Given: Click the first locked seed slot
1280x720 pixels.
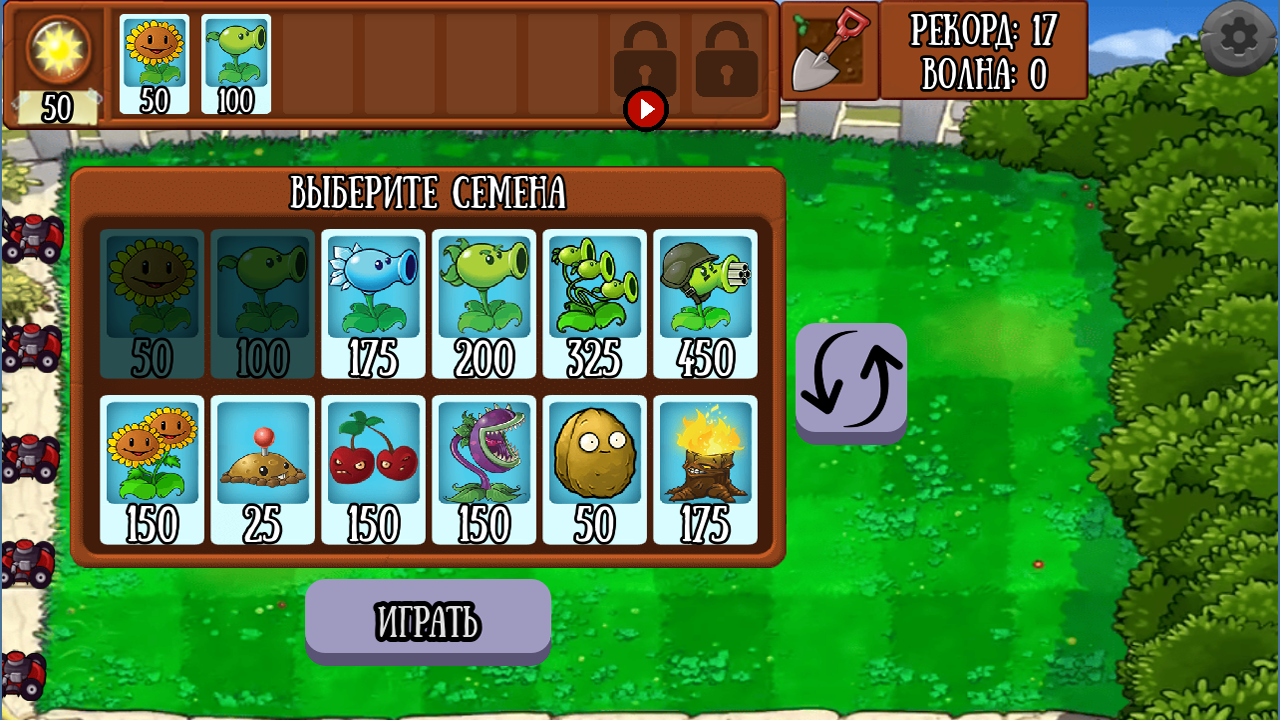Looking at the screenshot, I should [646, 55].
